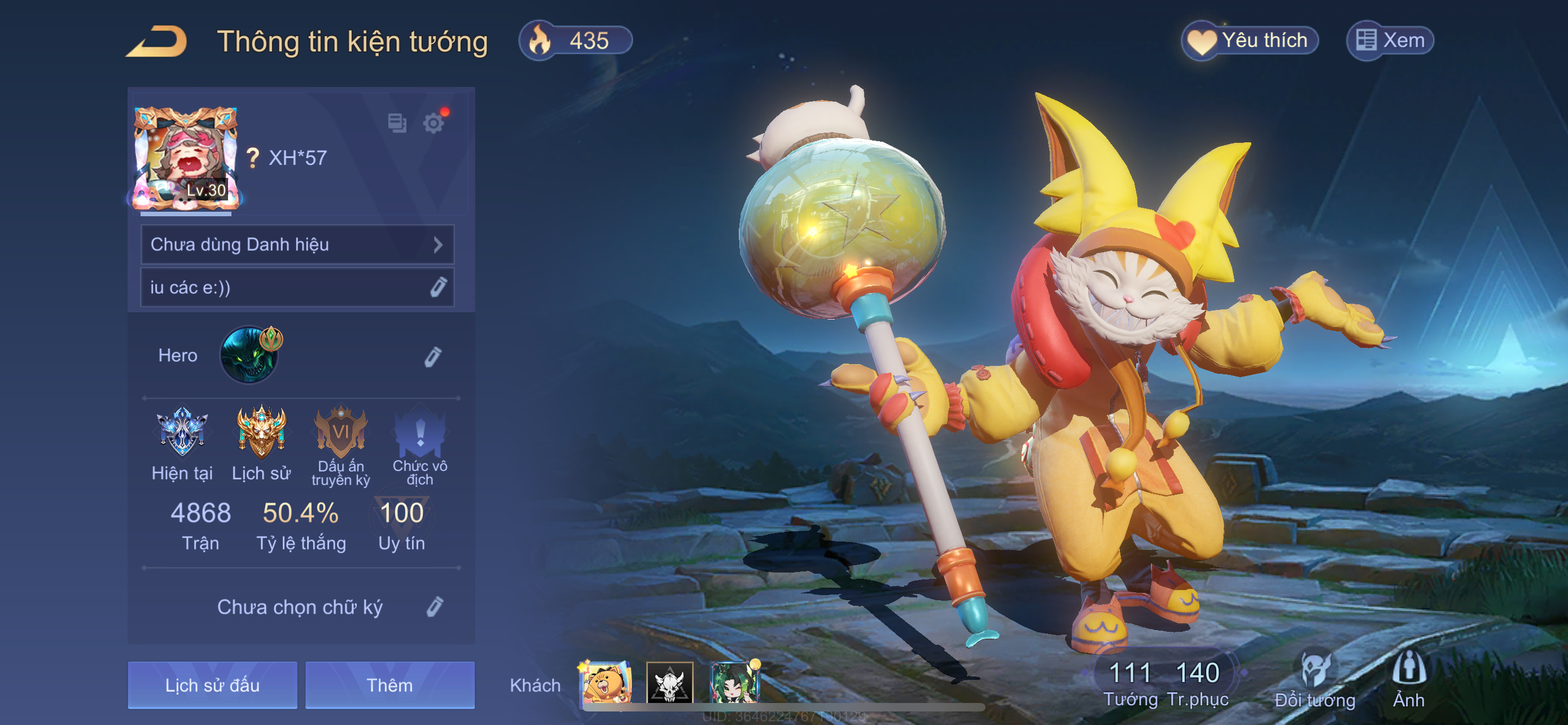Edit the featured Hero selection
The height and width of the screenshot is (725, 1568).
[x=433, y=356]
